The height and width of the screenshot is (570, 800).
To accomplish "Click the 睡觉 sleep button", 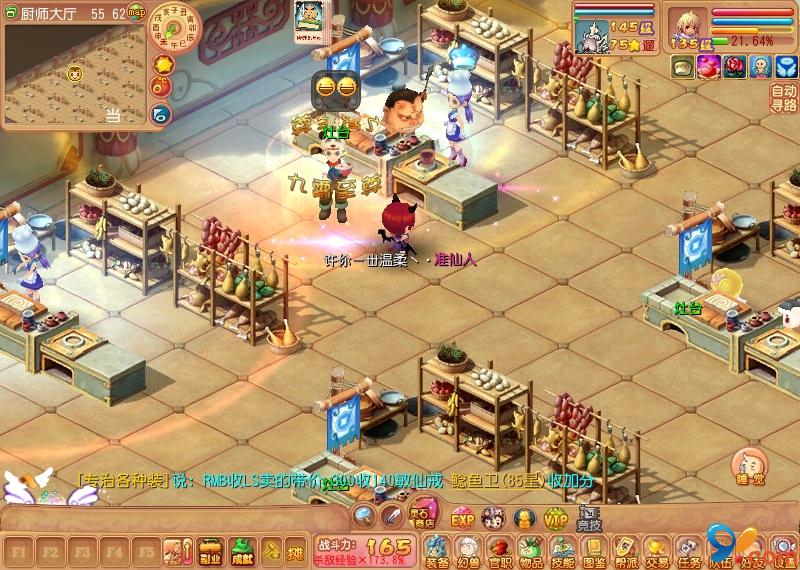I will point(748,466).
